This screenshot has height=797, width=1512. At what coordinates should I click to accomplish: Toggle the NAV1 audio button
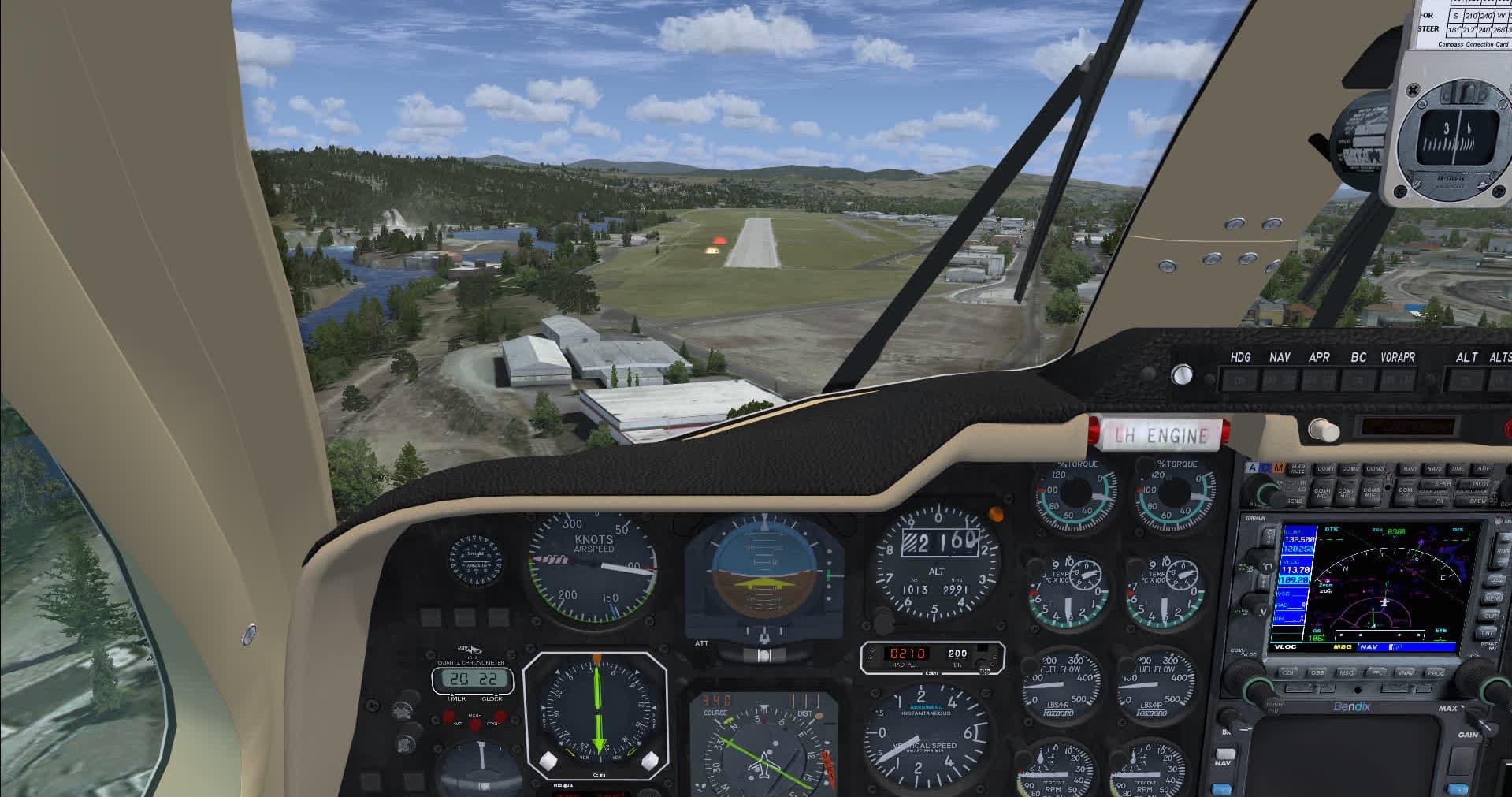pyautogui.click(x=1410, y=469)
